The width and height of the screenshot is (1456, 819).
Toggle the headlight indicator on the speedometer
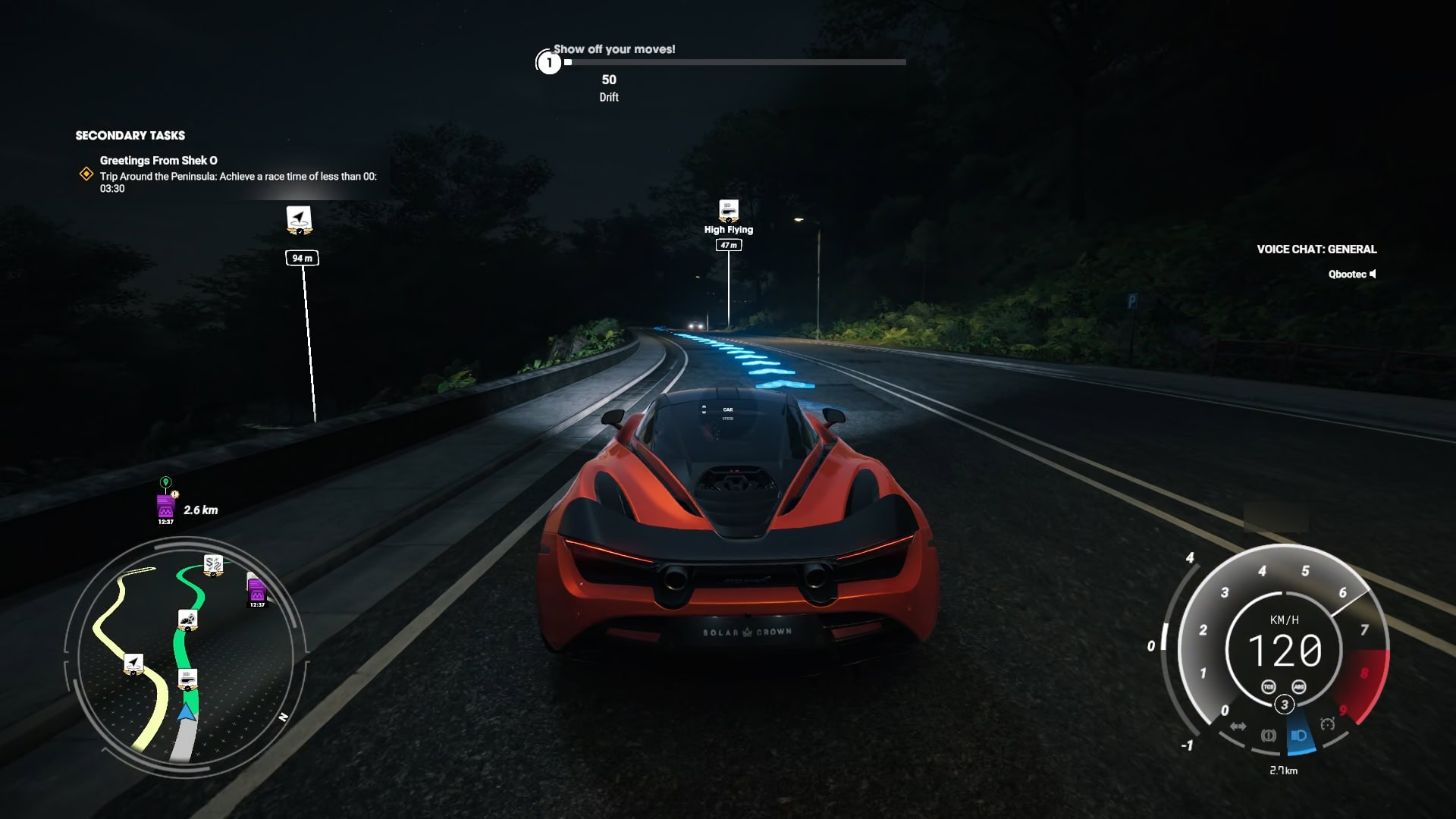coord(1299,736)
